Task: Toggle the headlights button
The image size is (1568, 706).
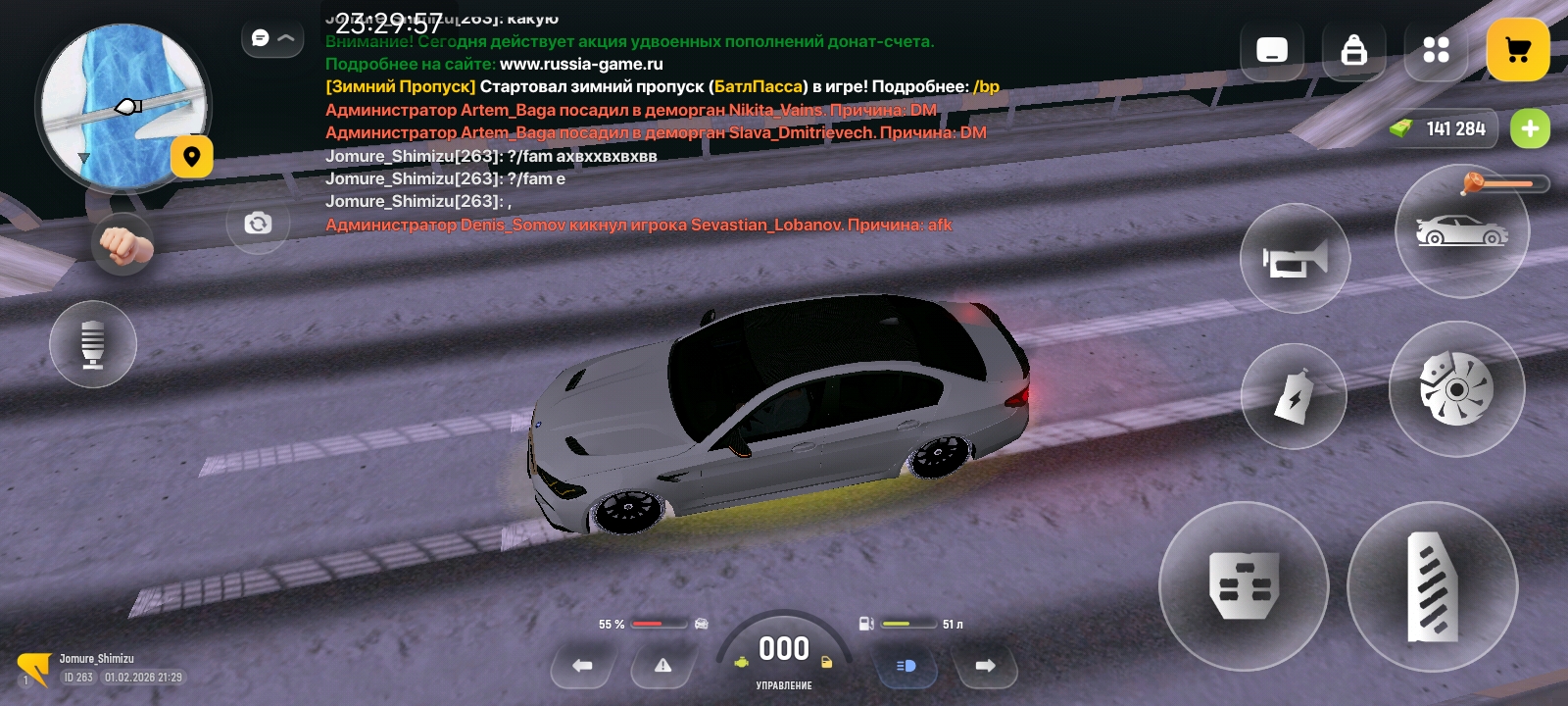Action: (x=906, y=666)
